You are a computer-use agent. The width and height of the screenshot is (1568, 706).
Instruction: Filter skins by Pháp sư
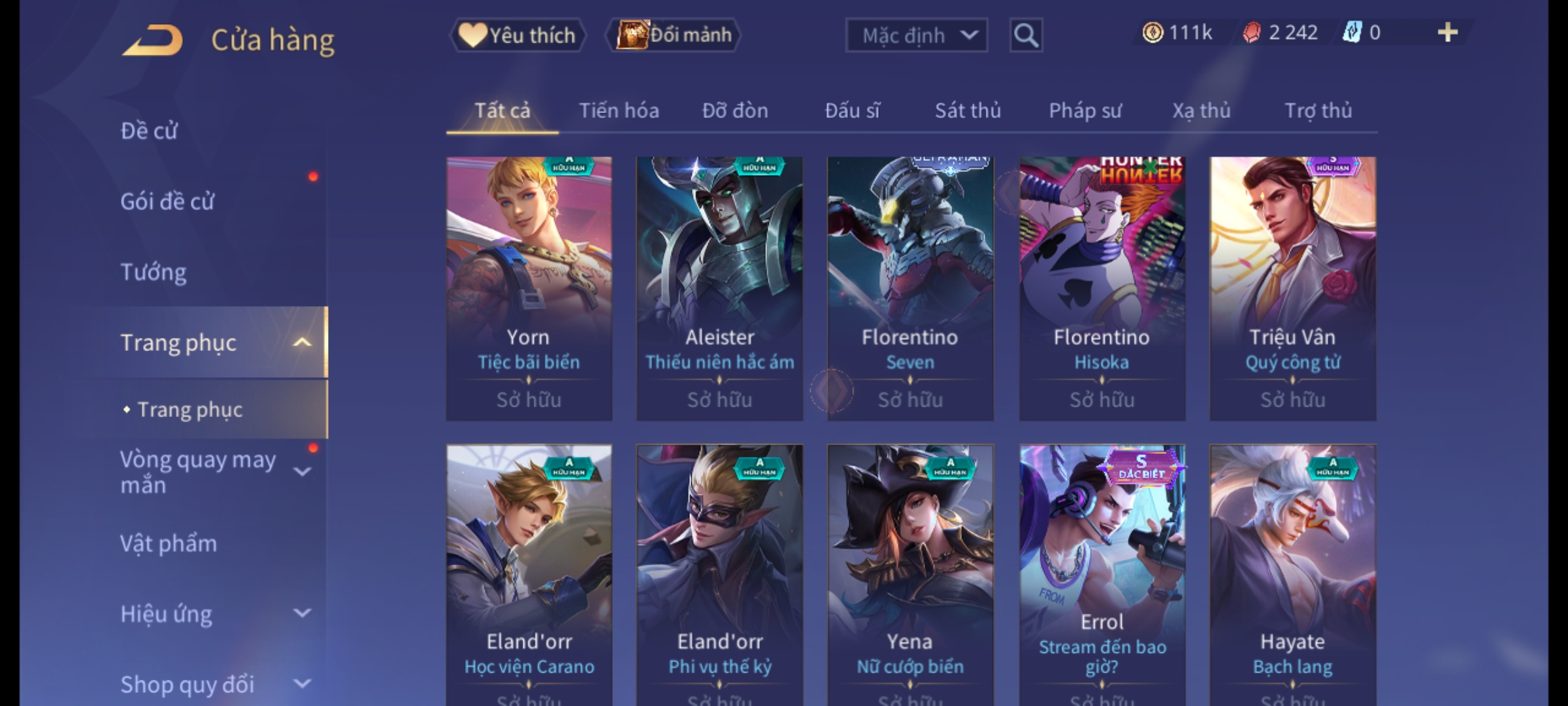pyautogui.click(x=1085, y=111)
